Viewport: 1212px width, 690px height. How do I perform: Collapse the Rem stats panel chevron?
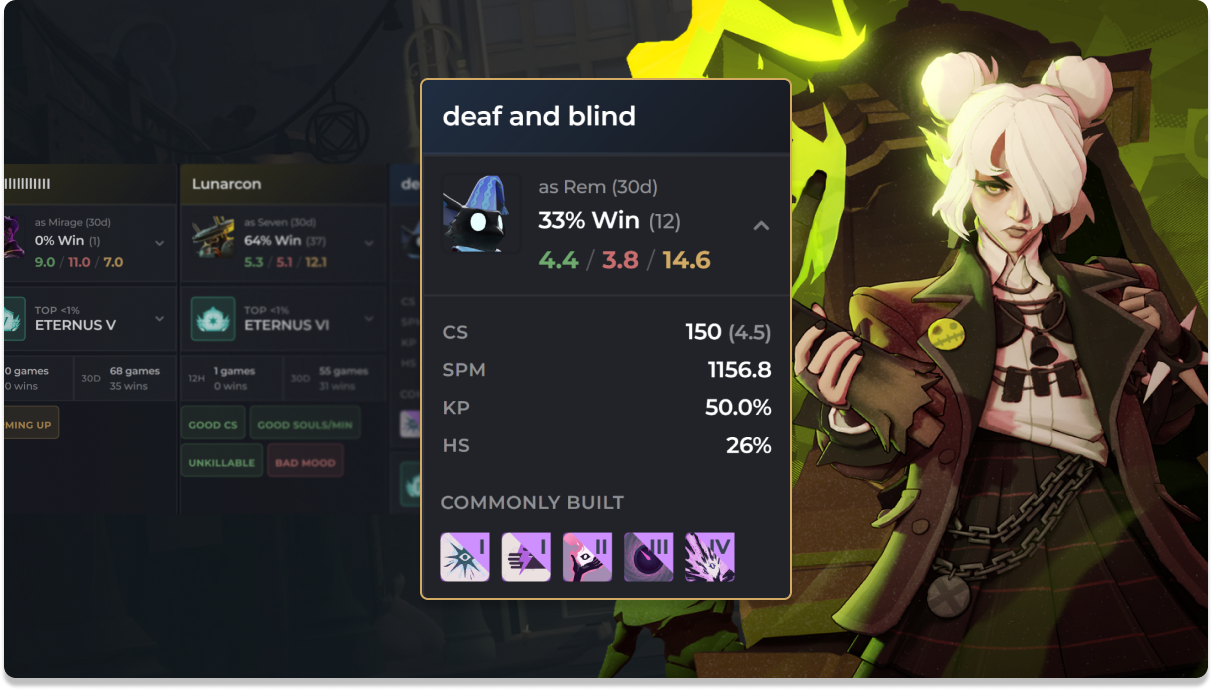(x=761, y=226)
